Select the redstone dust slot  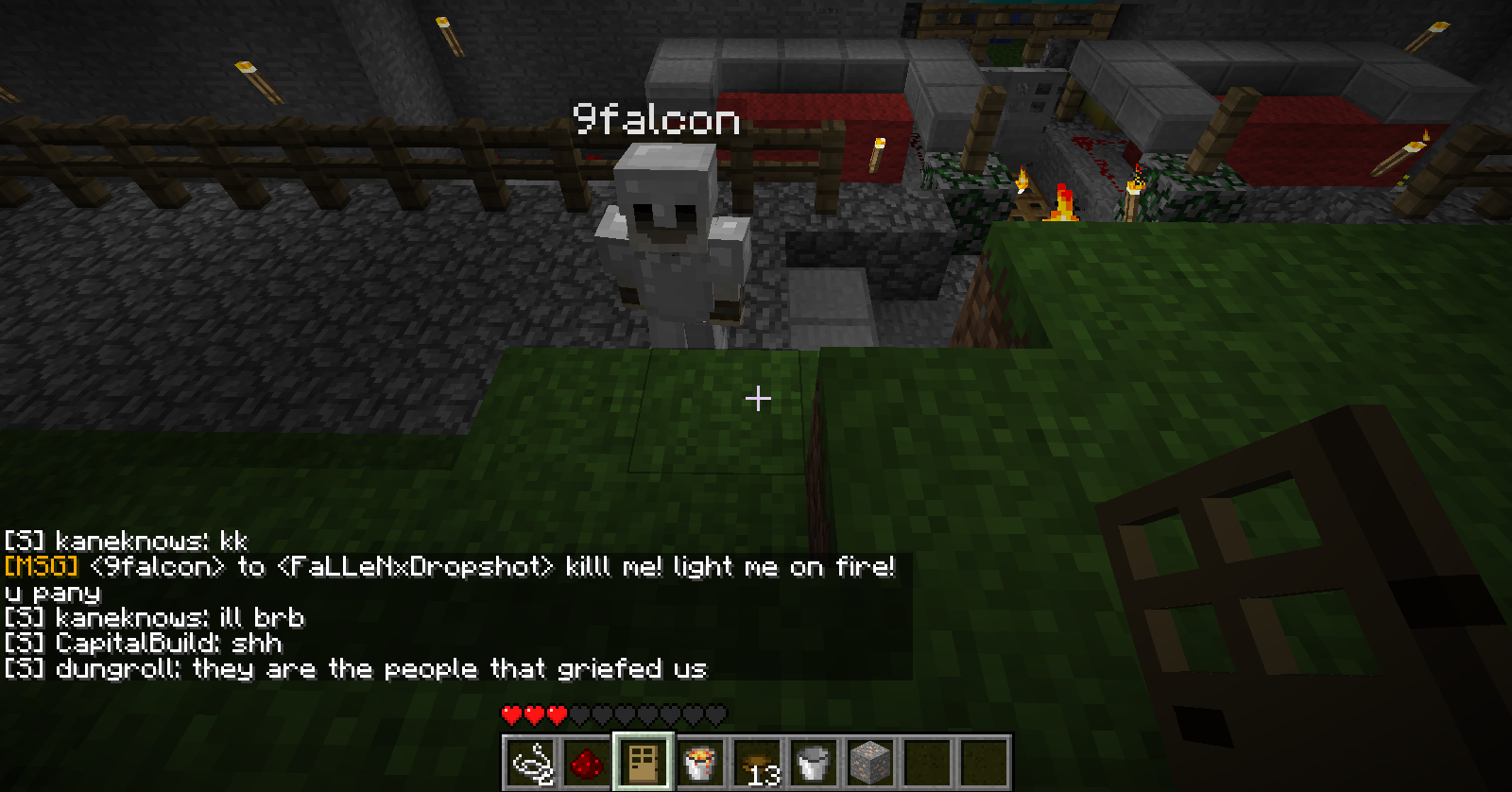point(587,762)
